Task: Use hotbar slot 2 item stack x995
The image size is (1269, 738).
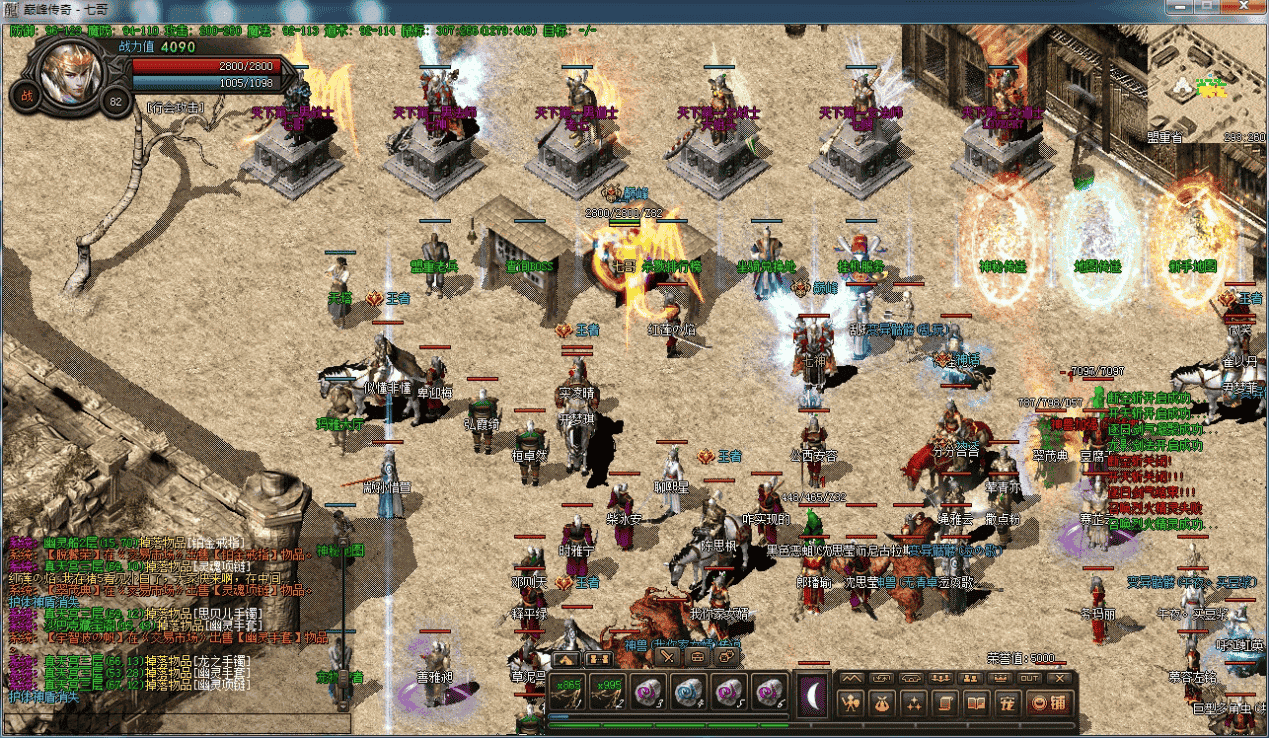Action: click(607, 692)
